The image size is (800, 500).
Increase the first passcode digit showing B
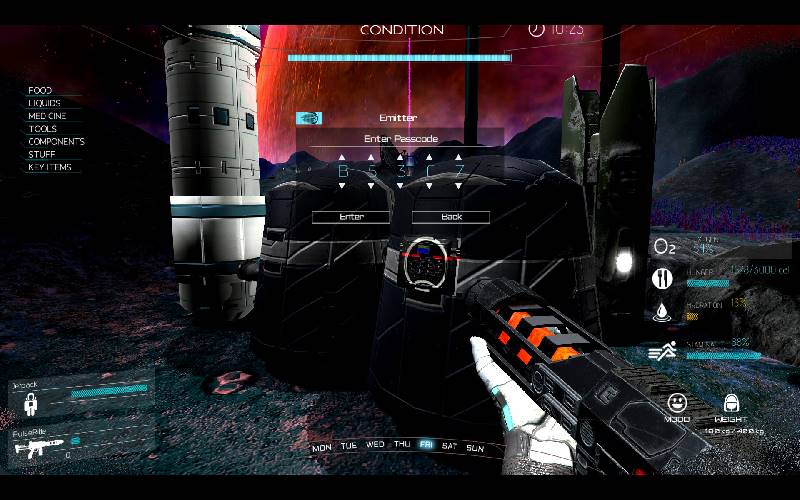pyautogui.click(x=342, y=157)
